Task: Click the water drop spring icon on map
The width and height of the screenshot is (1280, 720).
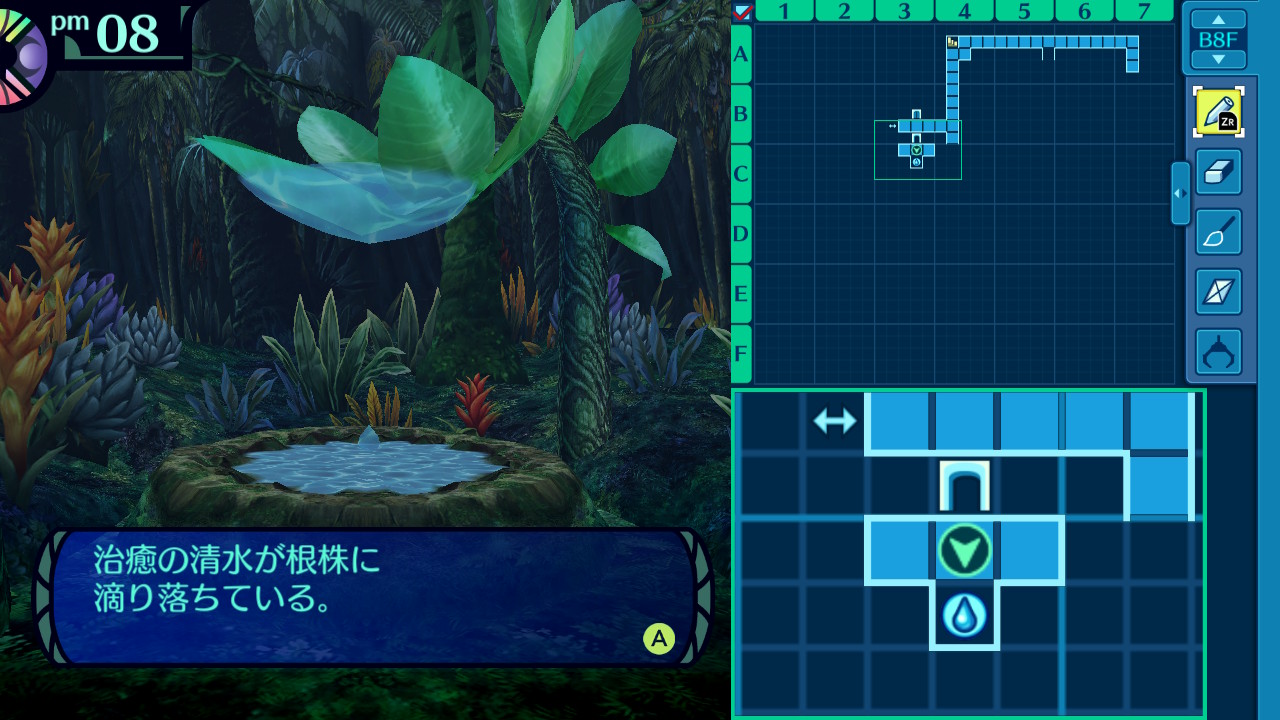Action: click(964, 615)
